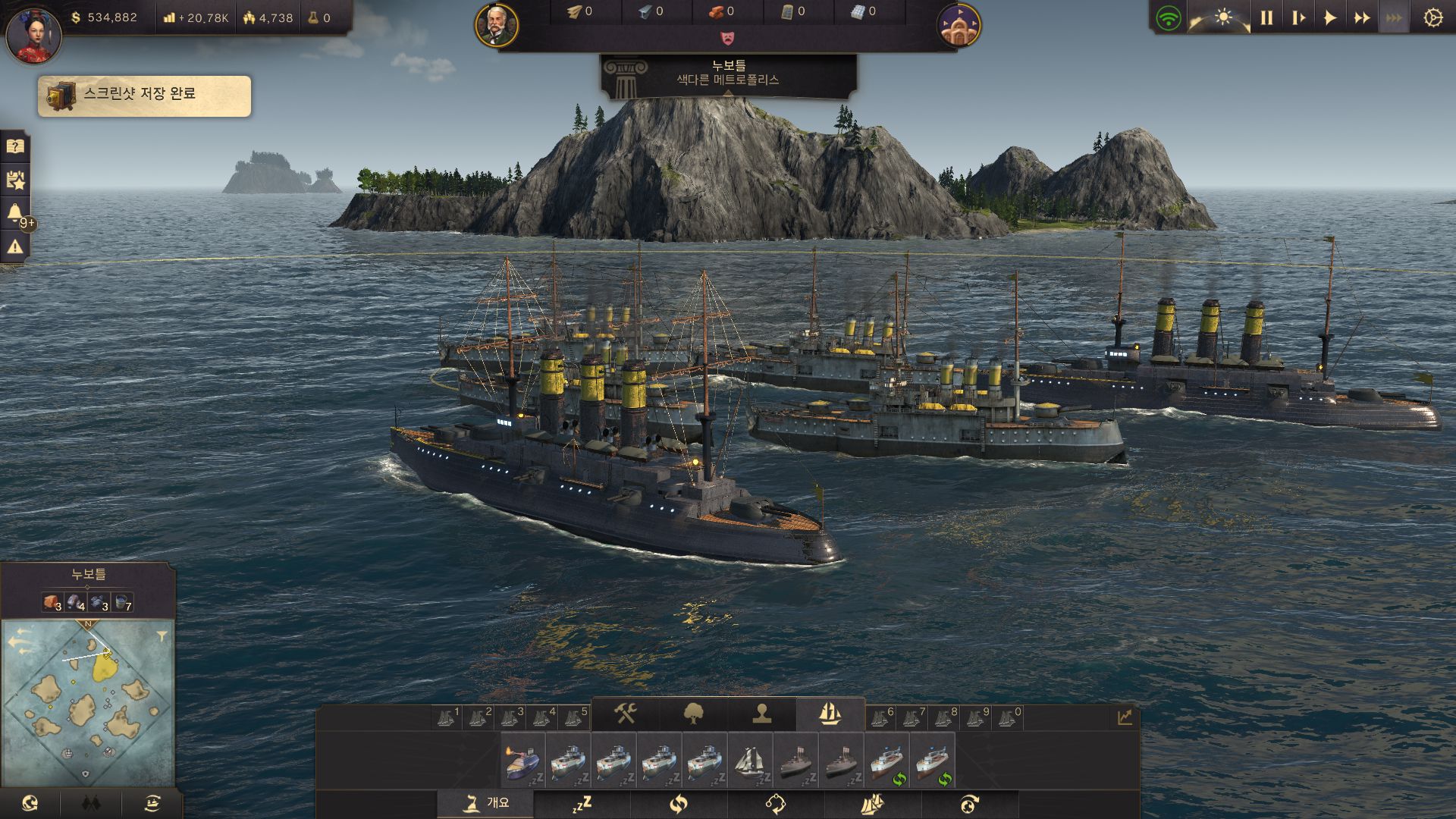Toggle the minimap filter funnel
1456x819 pixels.
[x=162, y=637]
